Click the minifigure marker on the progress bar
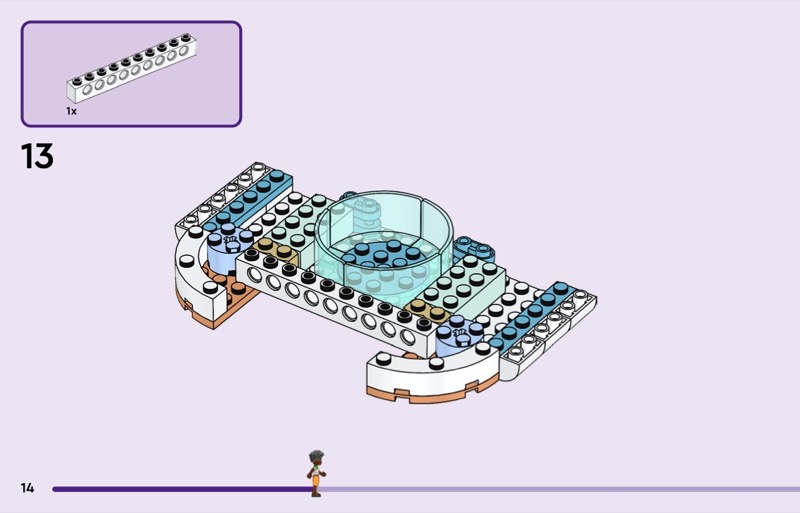The image size is (800, 513). point(316,473)
